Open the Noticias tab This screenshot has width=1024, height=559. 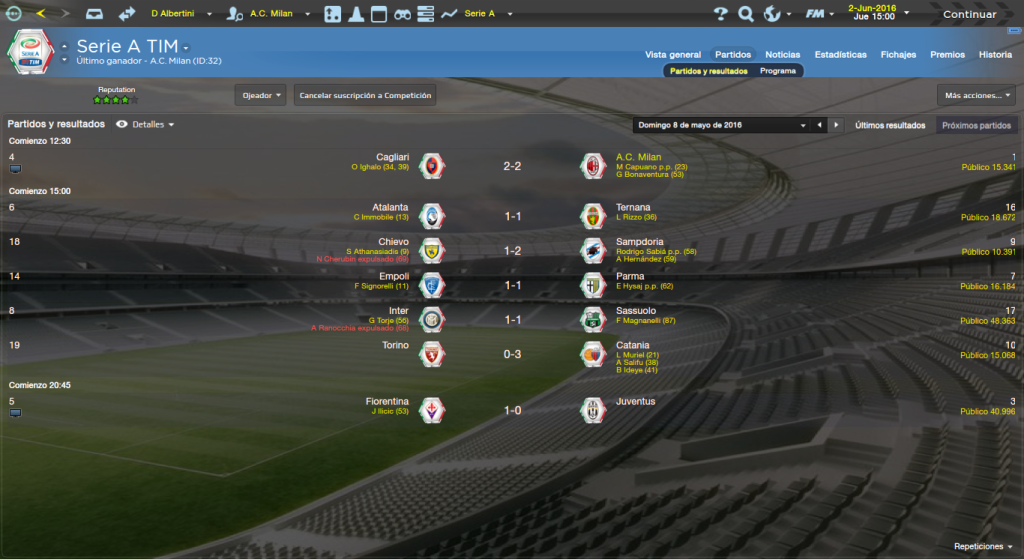(782, 54)
